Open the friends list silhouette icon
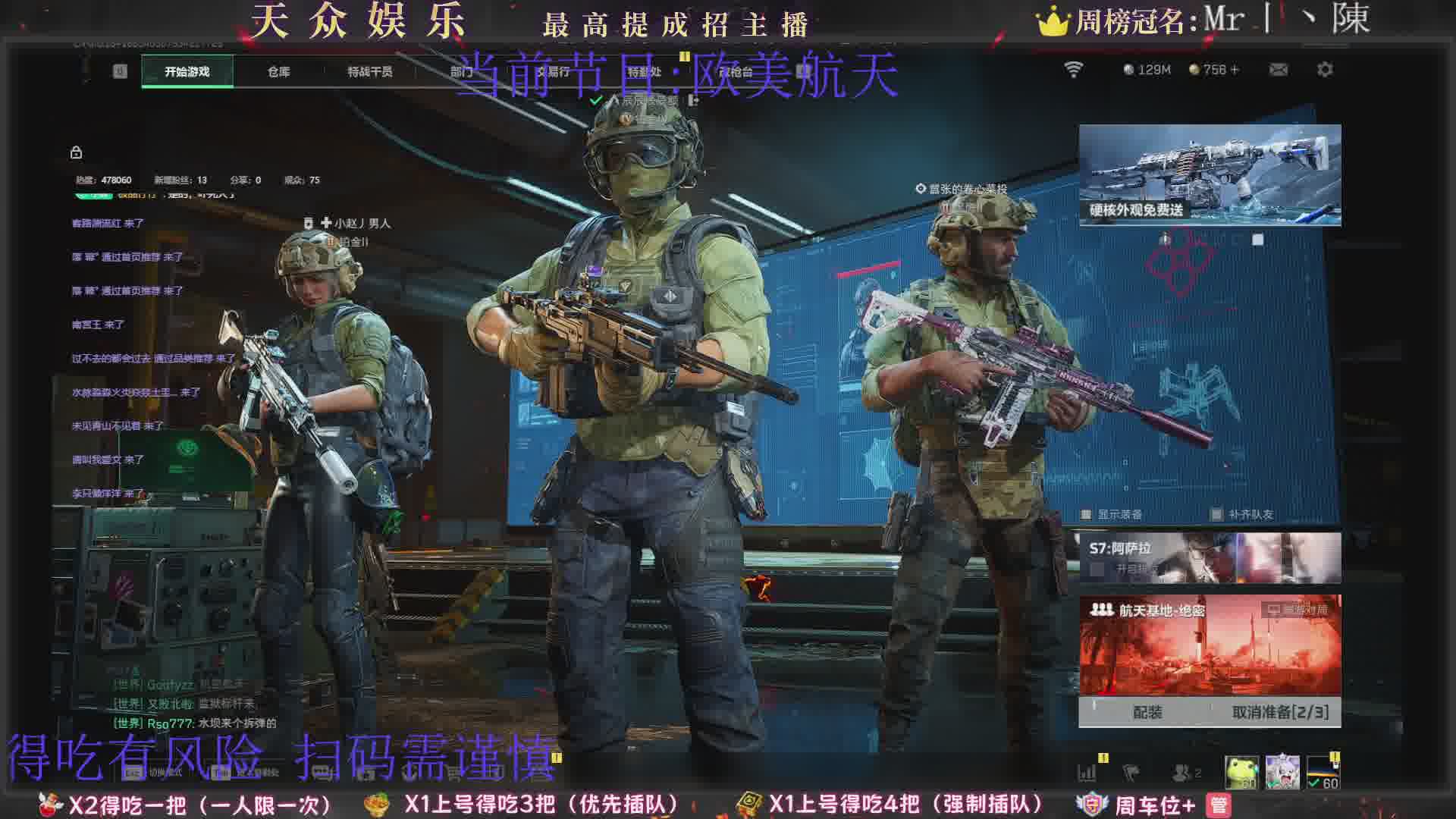Viewport: 1456px width, 819px height. click(x=1181, y=773)
